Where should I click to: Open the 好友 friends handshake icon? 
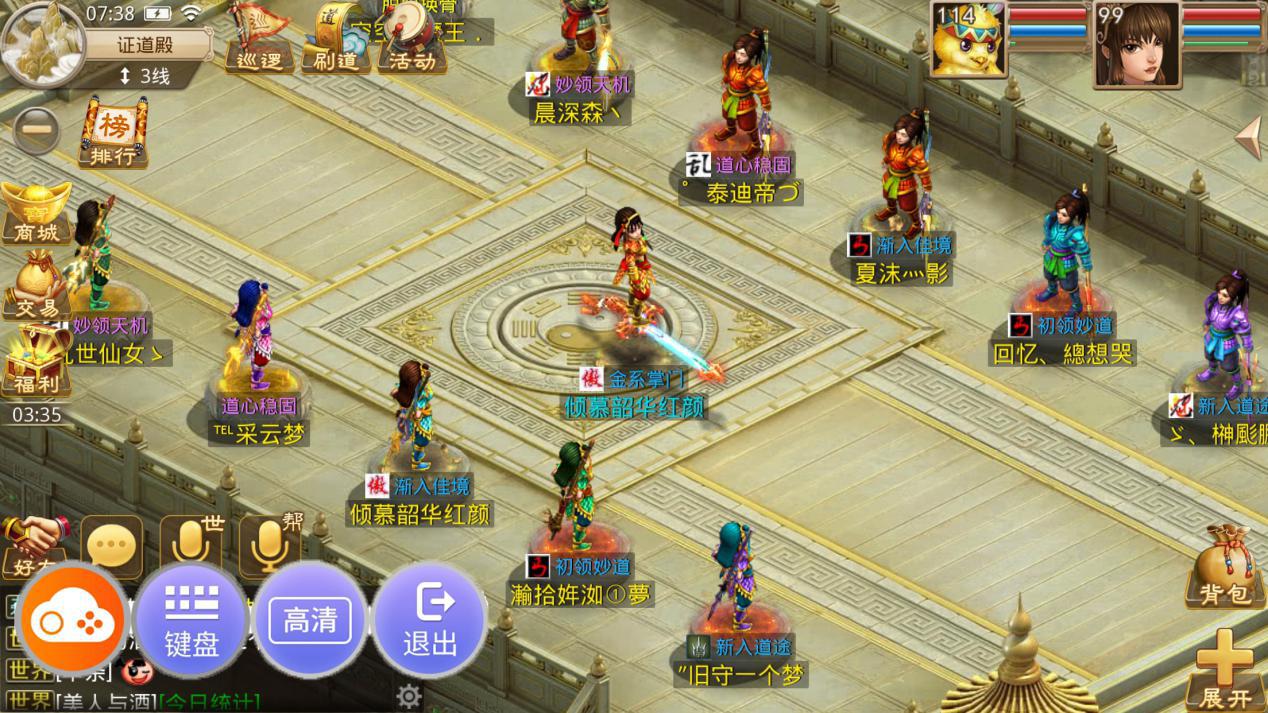point(33,546)
